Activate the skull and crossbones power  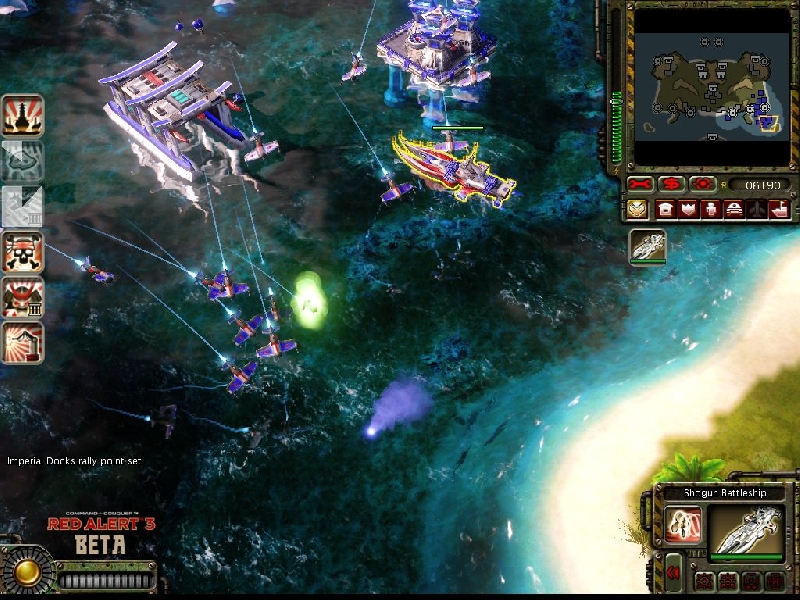coord(20,252)
